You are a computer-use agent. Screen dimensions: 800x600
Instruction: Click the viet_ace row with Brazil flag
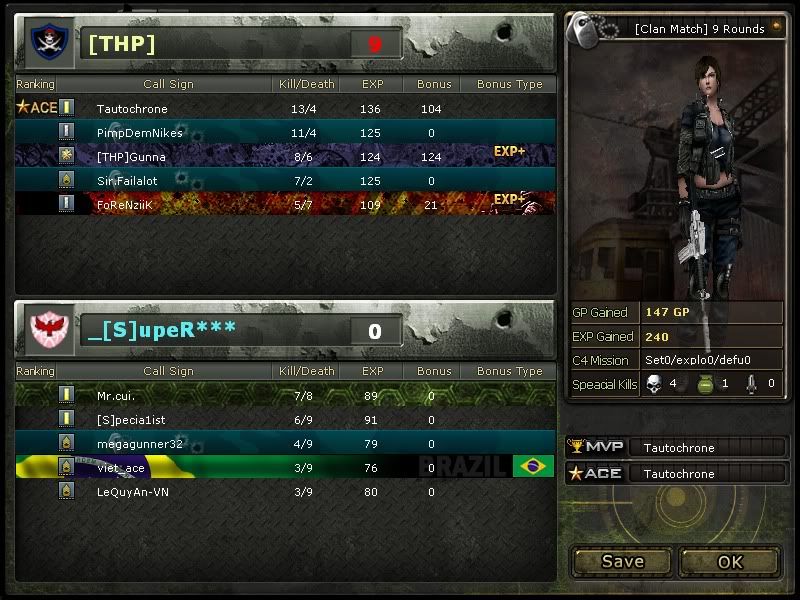[285, 467]
